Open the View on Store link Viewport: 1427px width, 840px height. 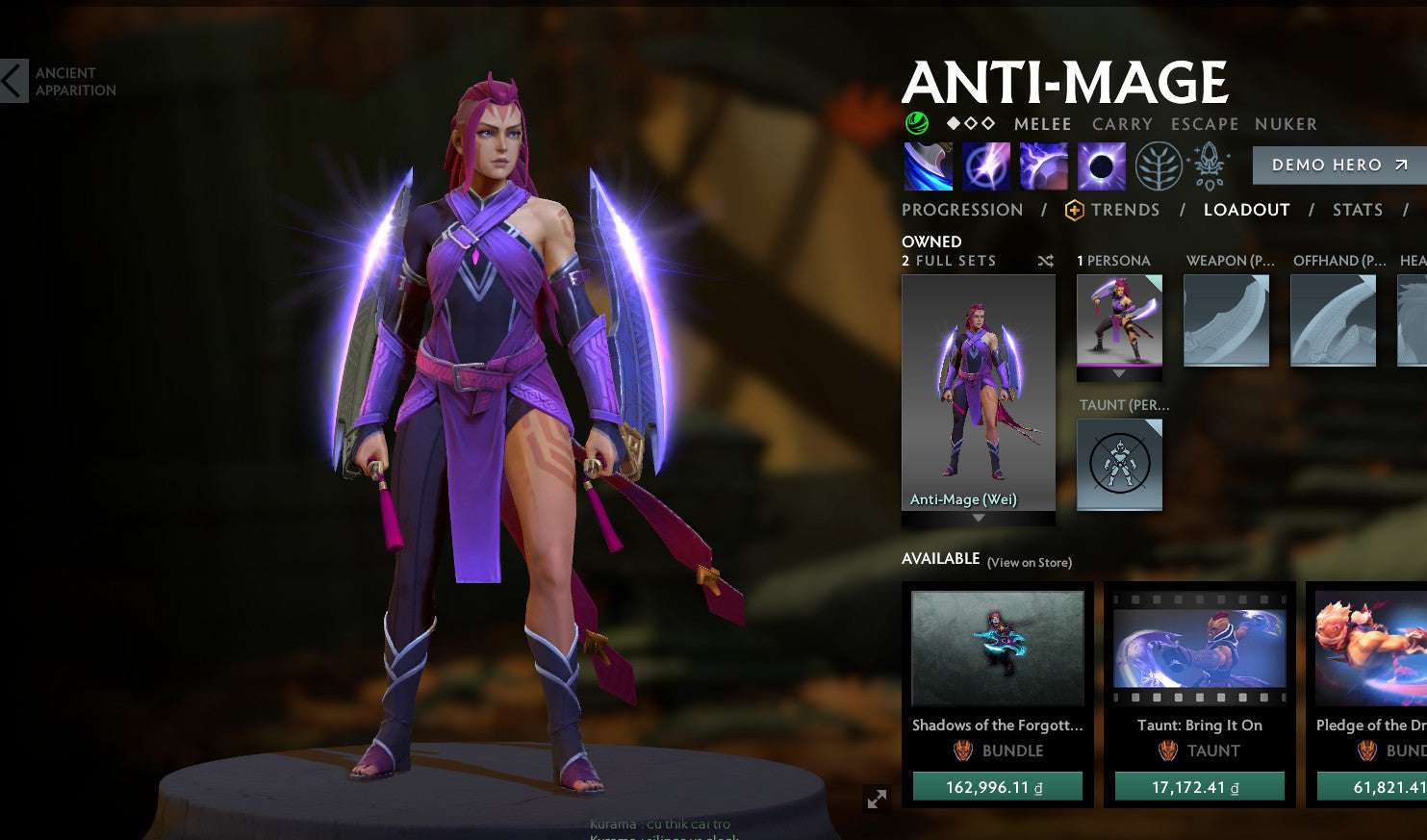(x=1028, y=562)
